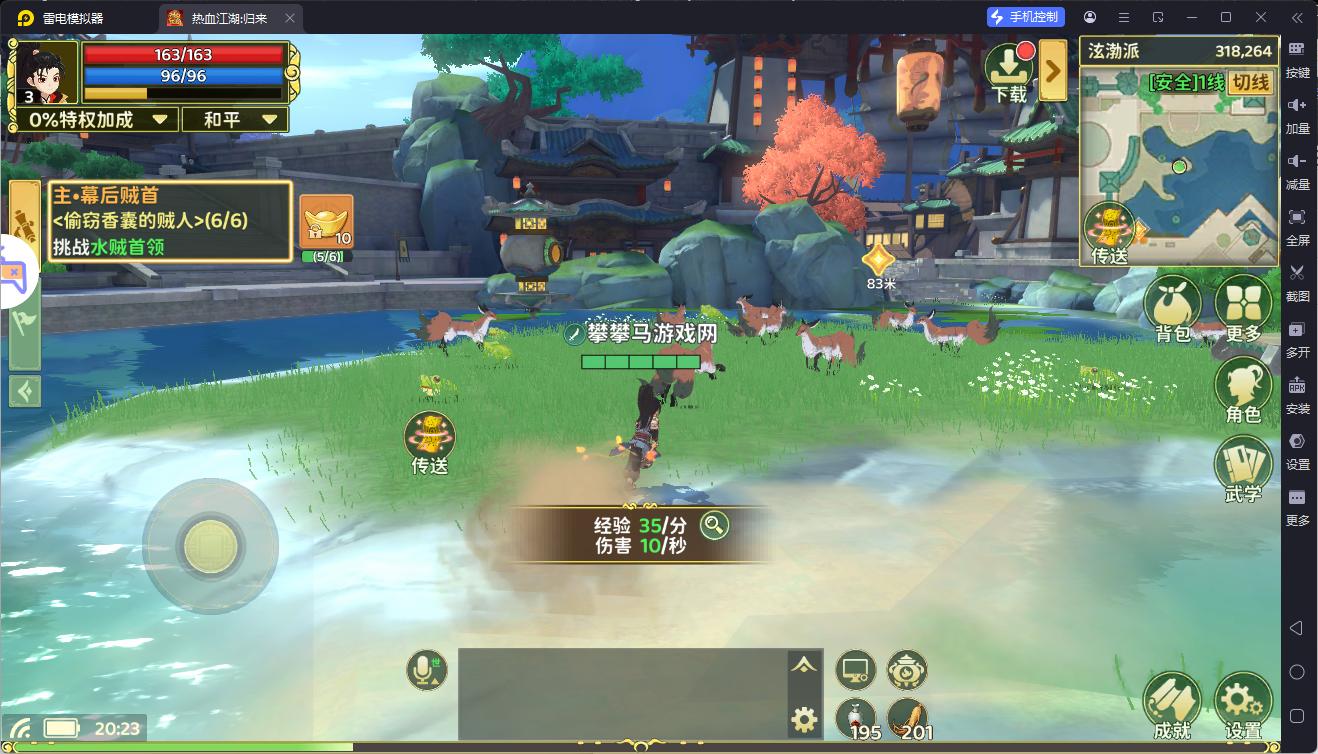
Task: Open 手机控制 in the emulator title bar
Action: (x=1026, y=17)
